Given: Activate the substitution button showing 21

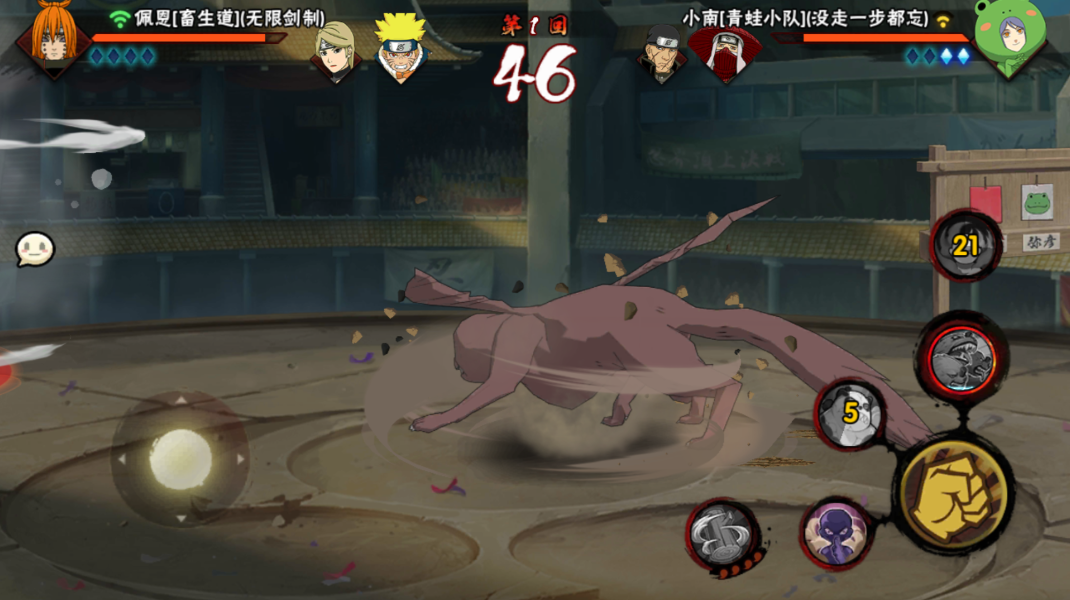Looking at the screenshot, I should pos(964,246).
